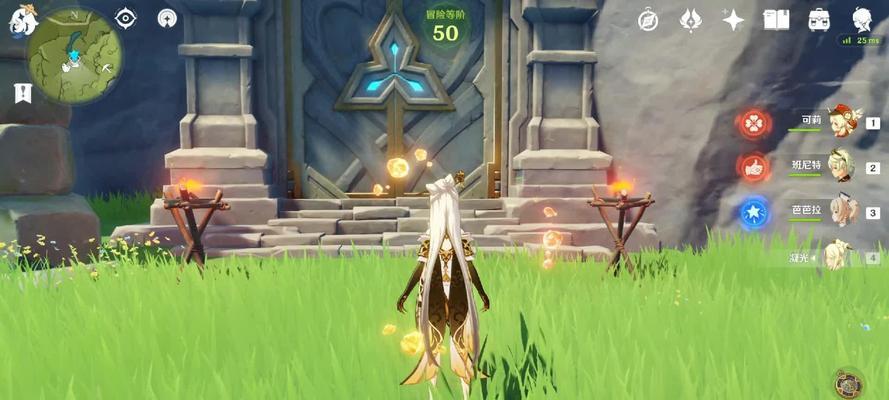Open the circular minimap

(x=75, y=56)
